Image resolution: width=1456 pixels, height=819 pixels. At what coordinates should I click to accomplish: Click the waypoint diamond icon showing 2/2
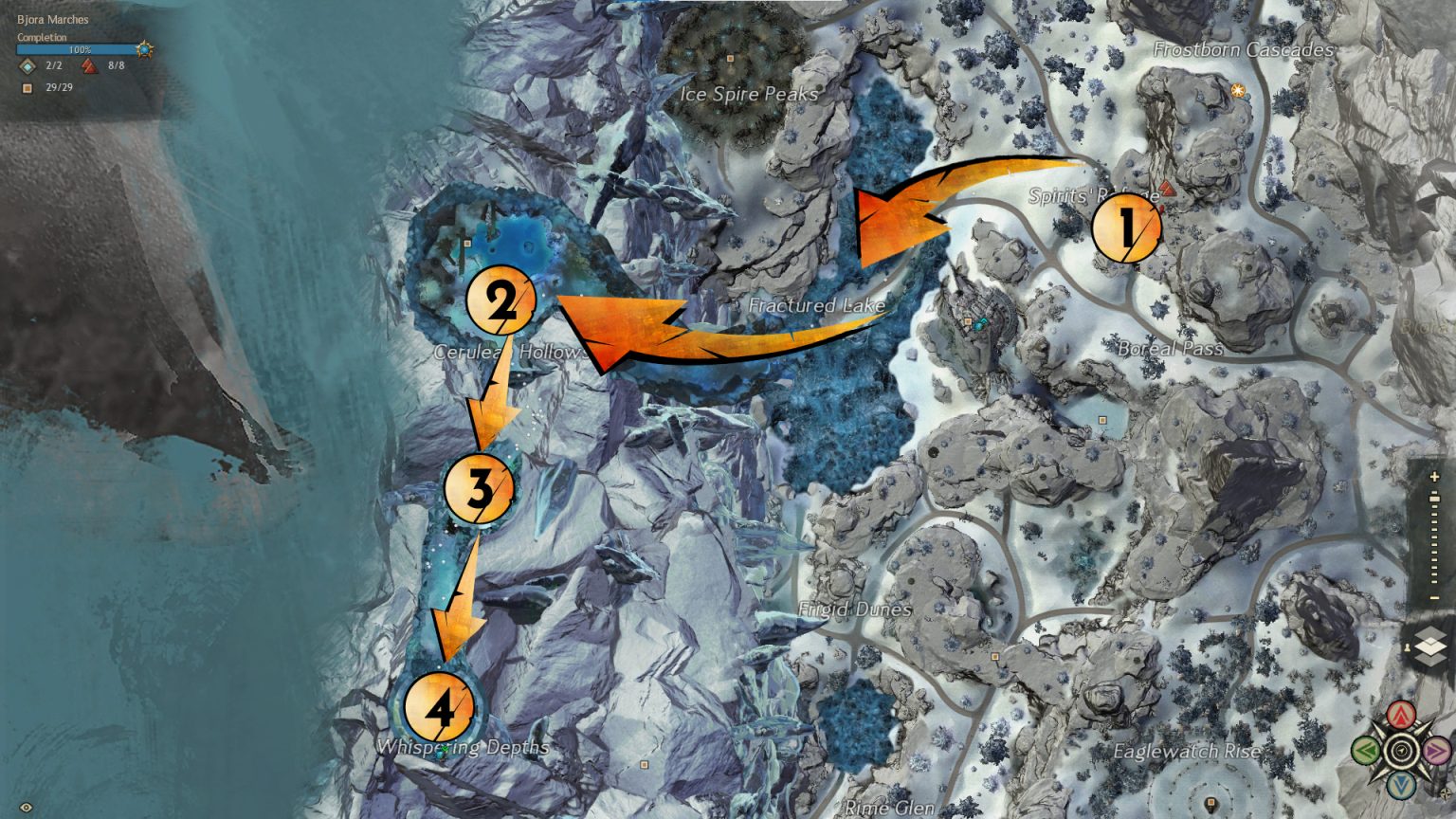click(27, 66)
